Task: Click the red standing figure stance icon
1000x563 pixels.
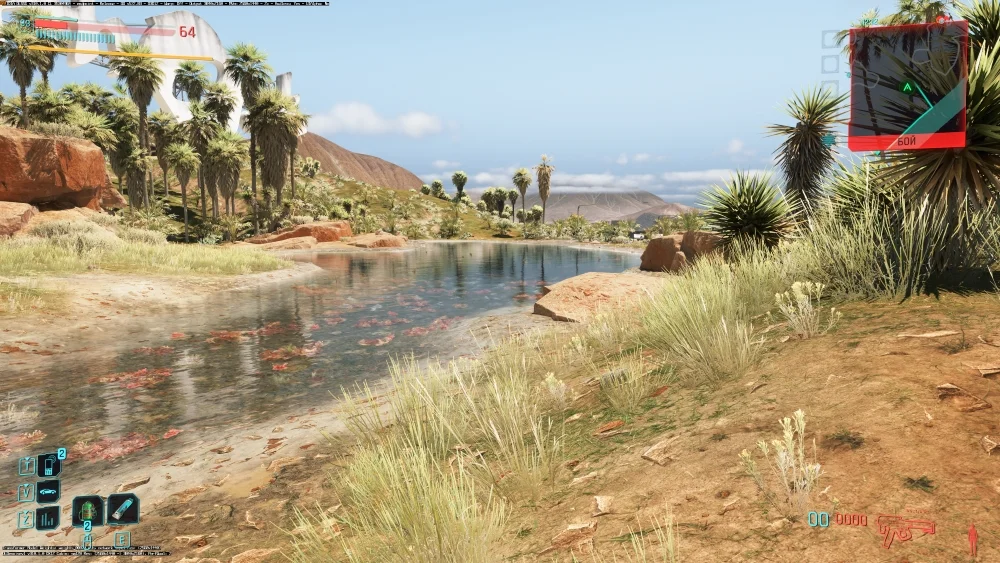Action: (x=972, y=540)
